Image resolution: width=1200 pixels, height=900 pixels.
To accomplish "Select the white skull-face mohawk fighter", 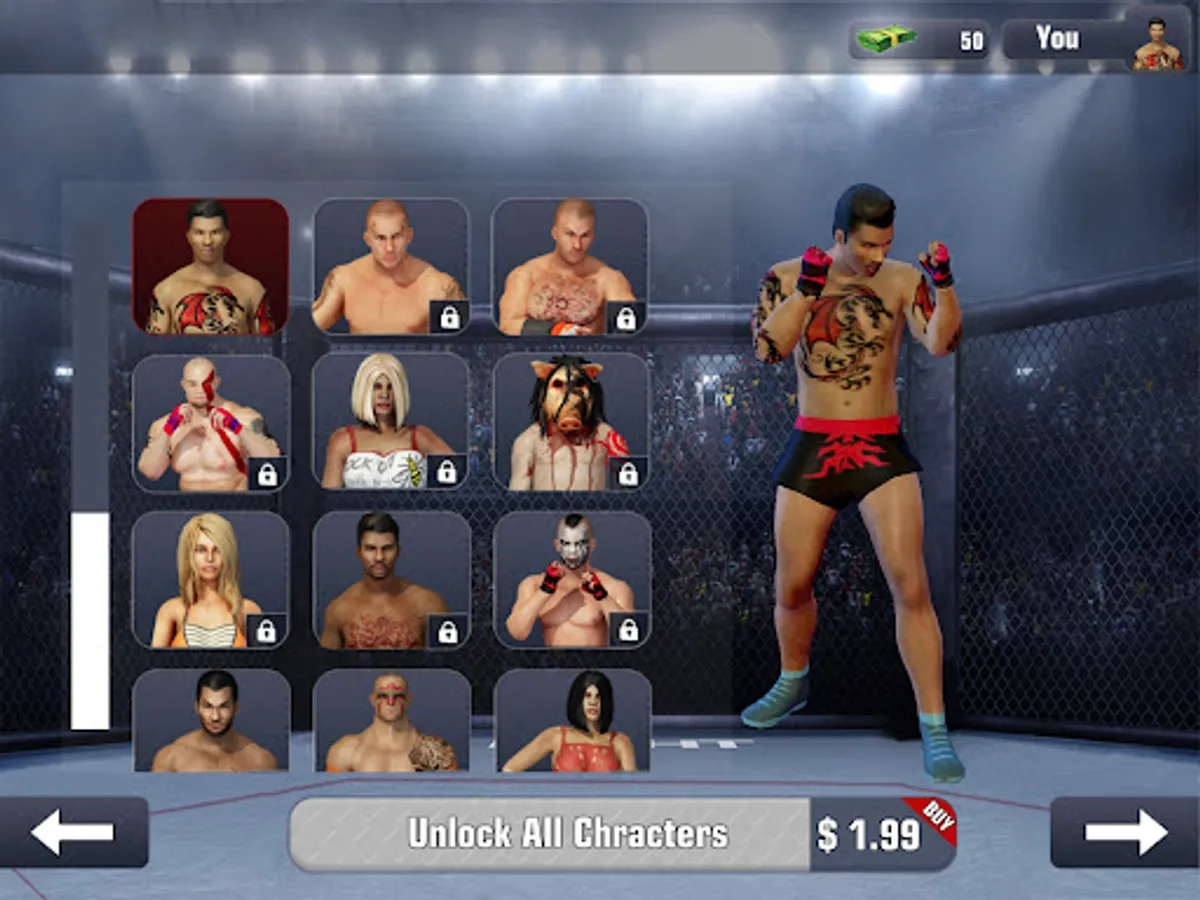I will 572,580.
